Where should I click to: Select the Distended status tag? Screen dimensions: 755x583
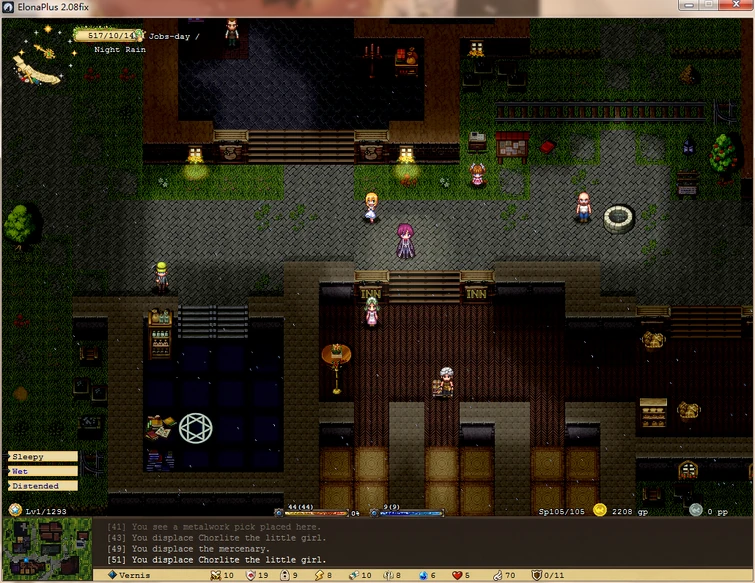pos(42,486)
